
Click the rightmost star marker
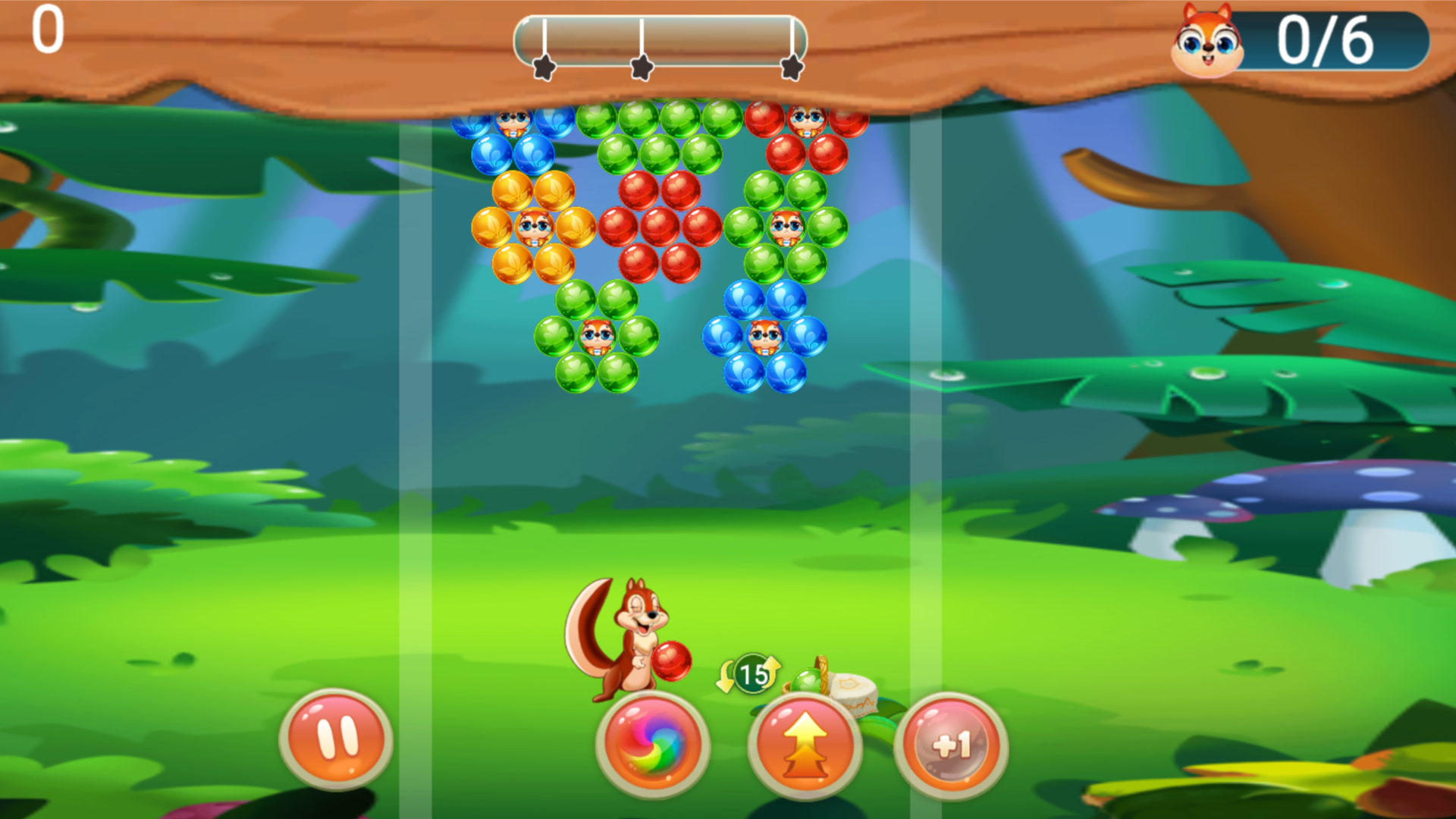(791, 67)
